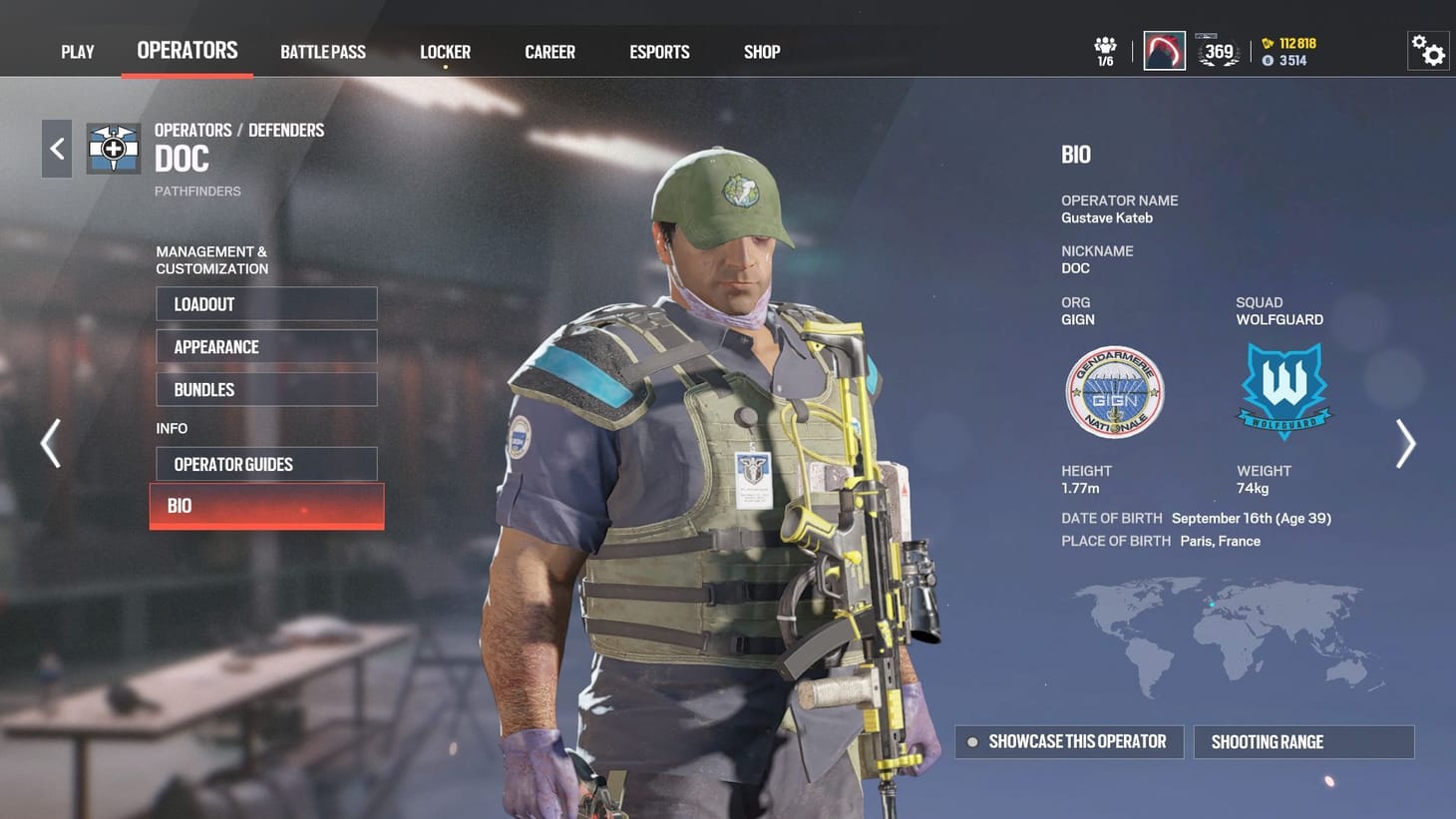Click the R6 Credits coin icon
The width and height of the screenshot is (1456, 819).
coord(1267,60)
